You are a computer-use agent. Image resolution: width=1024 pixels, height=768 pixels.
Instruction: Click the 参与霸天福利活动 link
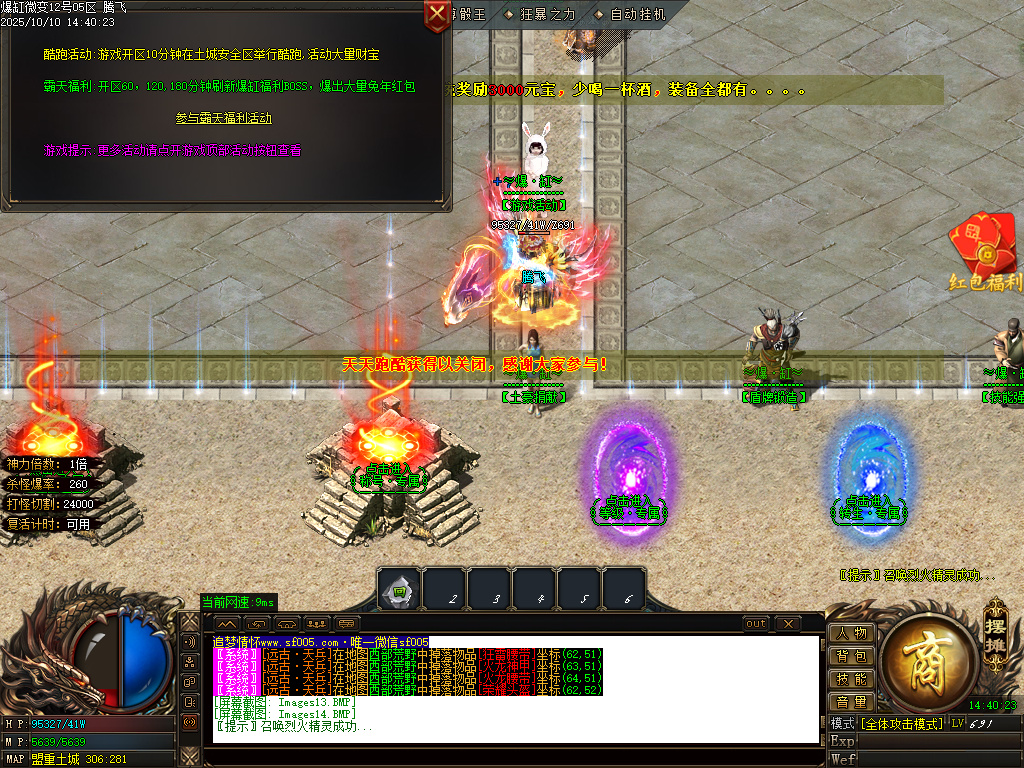click(224, 118)
